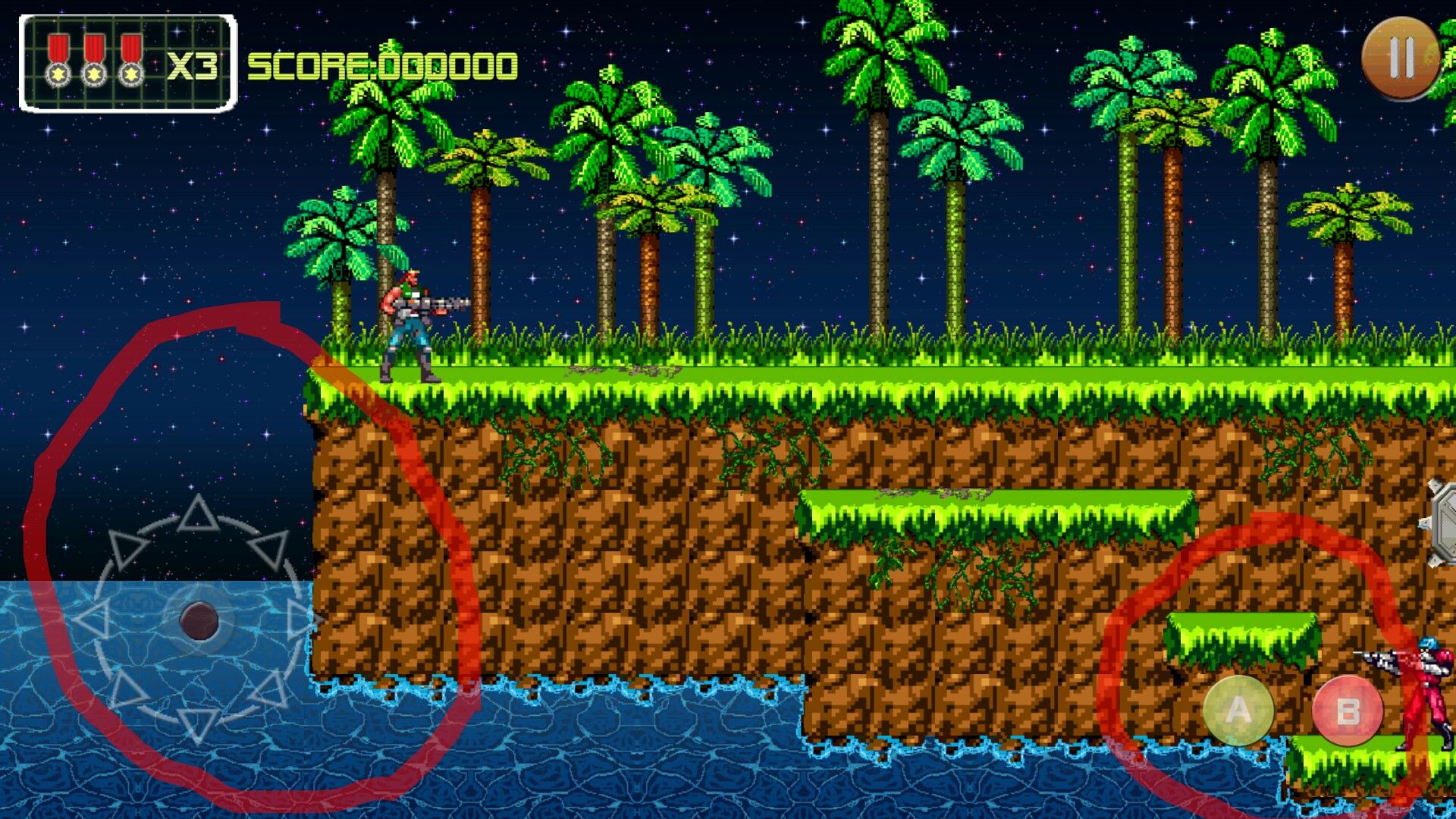Tap the D-pad right arrow
This screenshot has width=1456, height=819.
[x=303, y=619]
